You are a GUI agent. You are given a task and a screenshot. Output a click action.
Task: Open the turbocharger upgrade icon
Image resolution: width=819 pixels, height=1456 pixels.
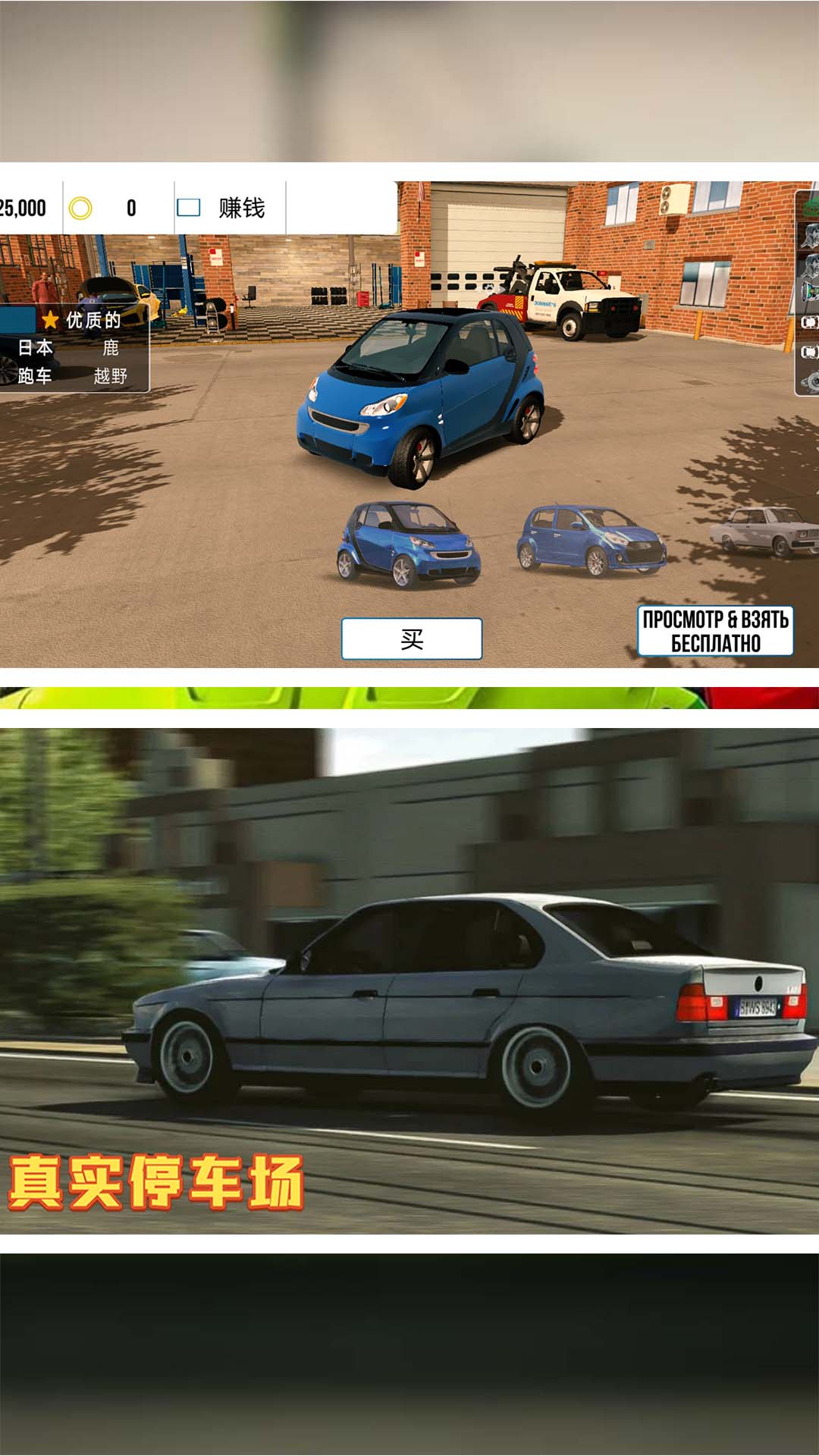pyautogui.click(x=808, y=379)
